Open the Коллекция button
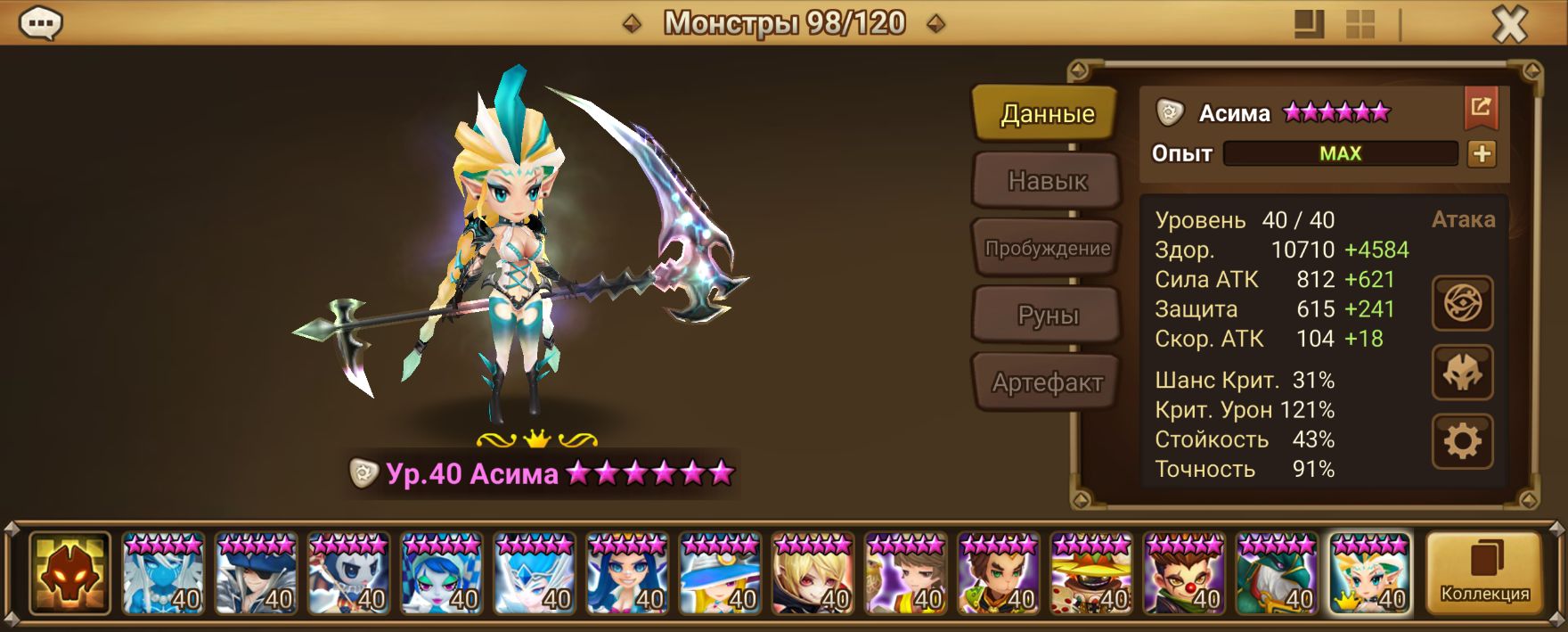This screenshot has width=1568, height=632. [x=1484, y=572]
